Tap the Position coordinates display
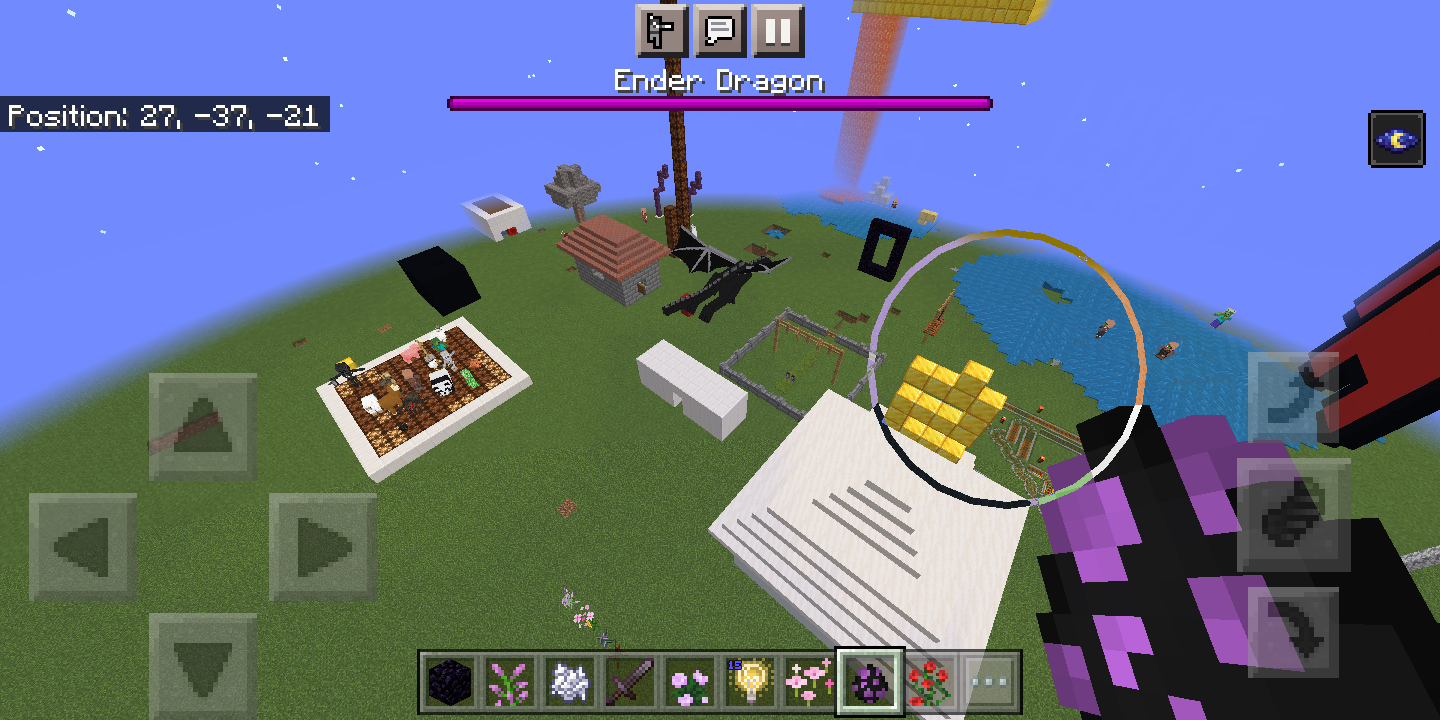The image size is (1440, 720). [163, 115]
